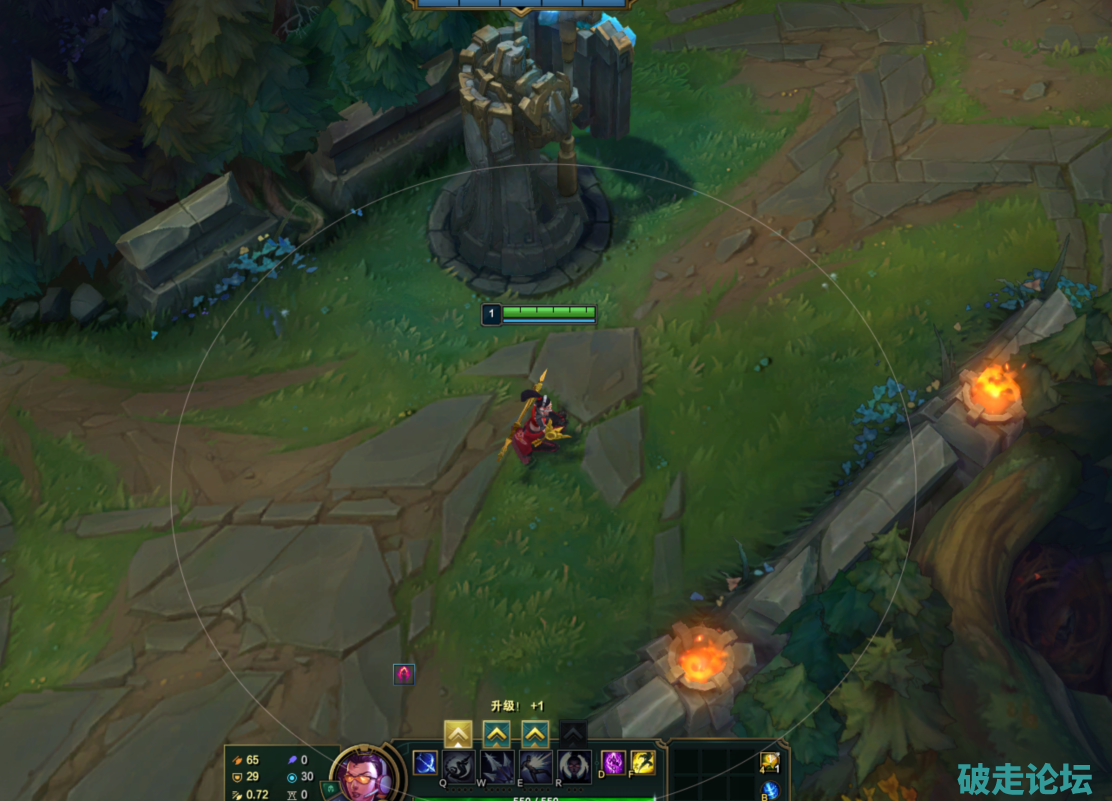
Task: Use the yellow trinket ward item
Action: 769,761
